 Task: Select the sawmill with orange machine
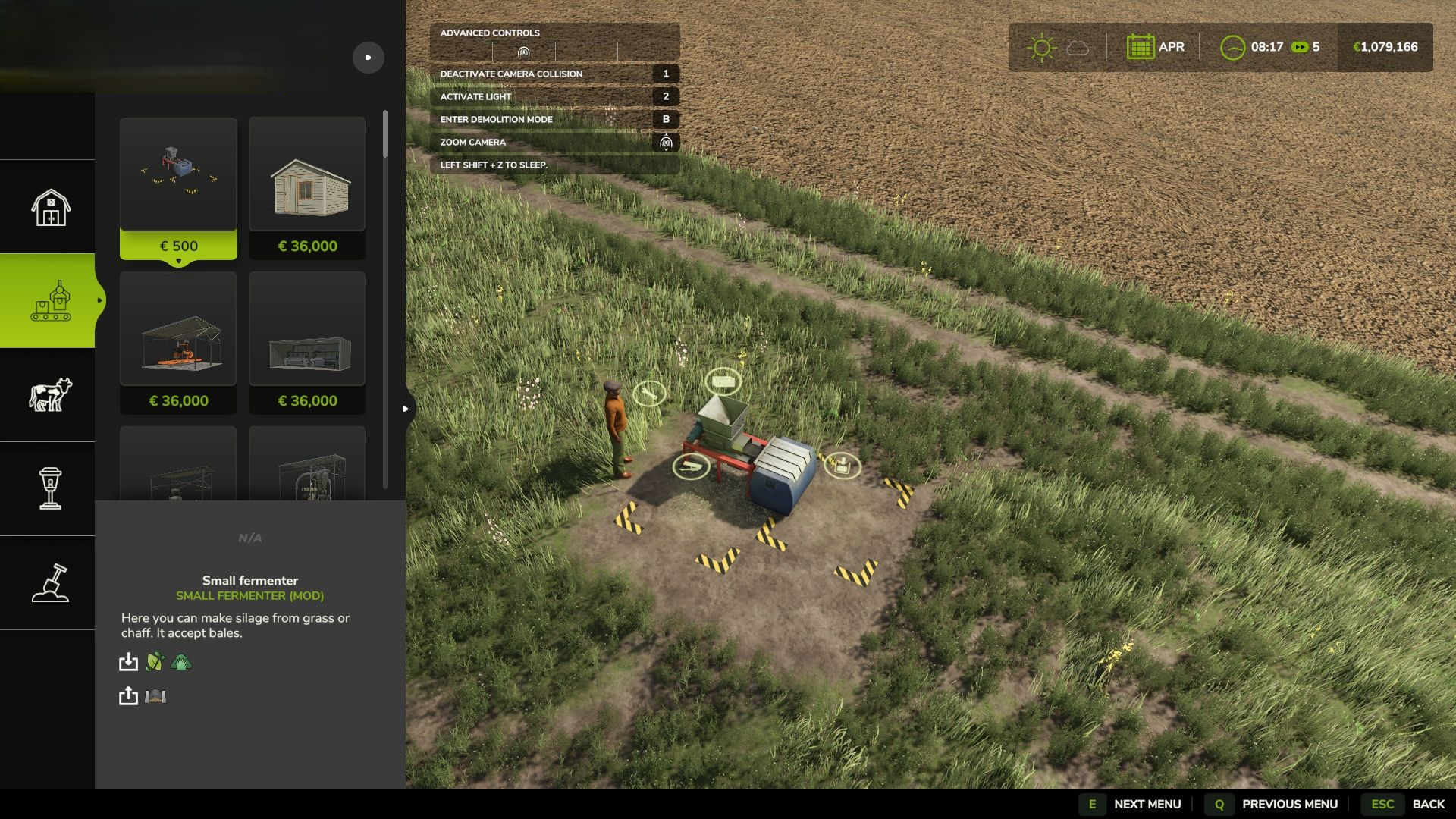(x=178, y=343)
